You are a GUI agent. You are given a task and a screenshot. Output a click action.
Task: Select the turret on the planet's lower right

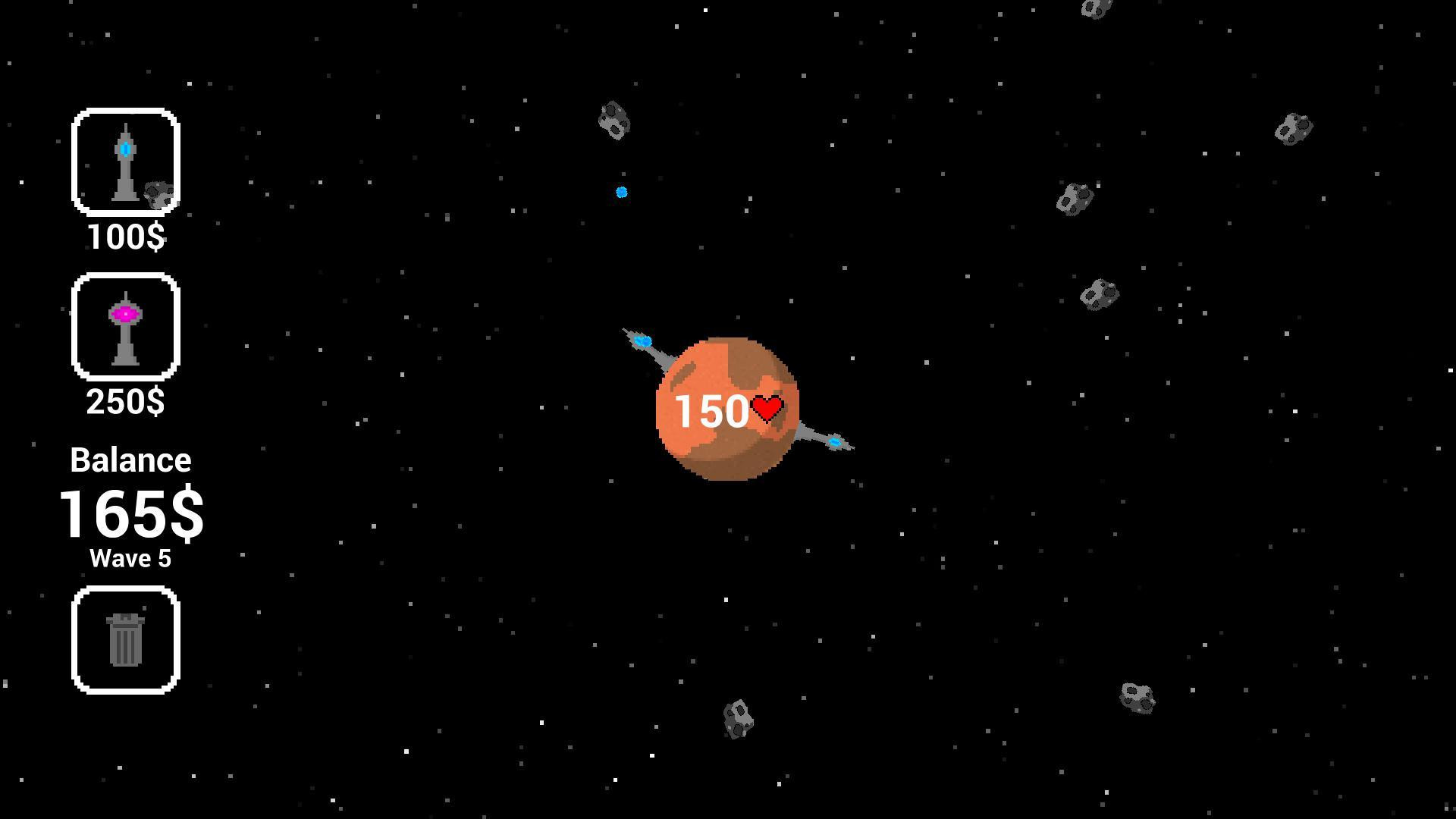(x=835, y=443)
